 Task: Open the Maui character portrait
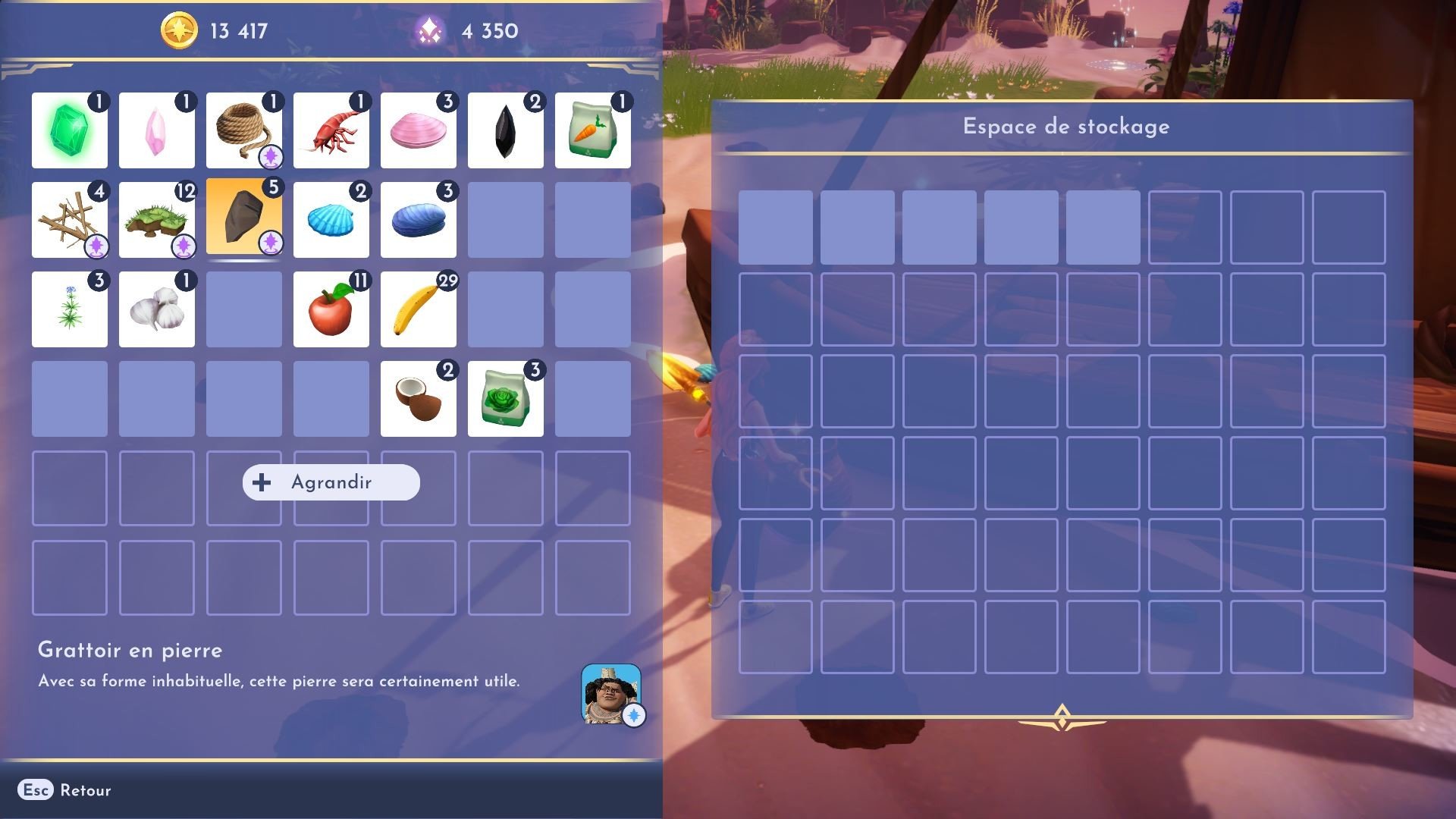611,692
